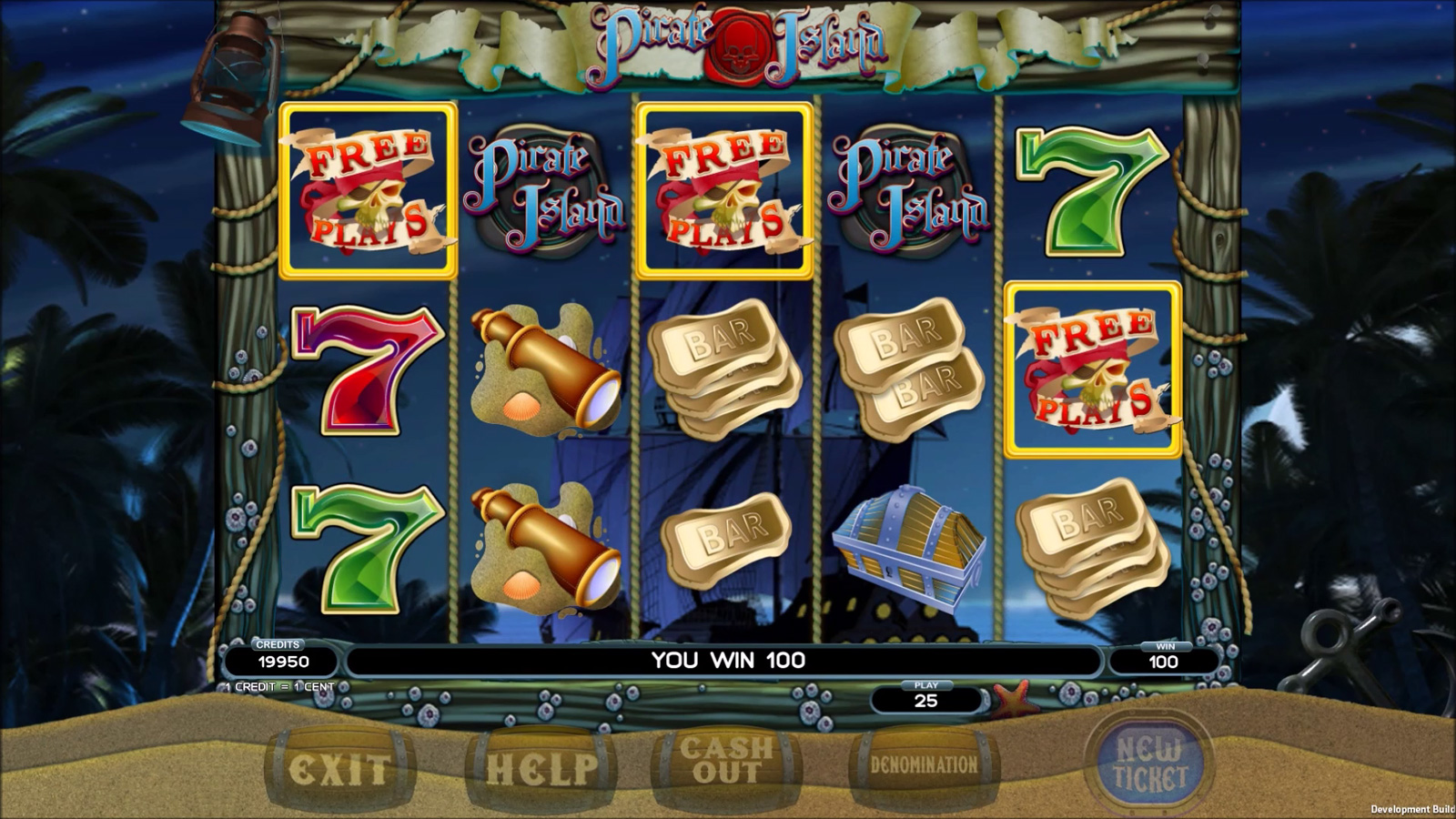This screenshot has width=1456, height=819.
Task: Open the HELP screen
Action: coord(541,770)
